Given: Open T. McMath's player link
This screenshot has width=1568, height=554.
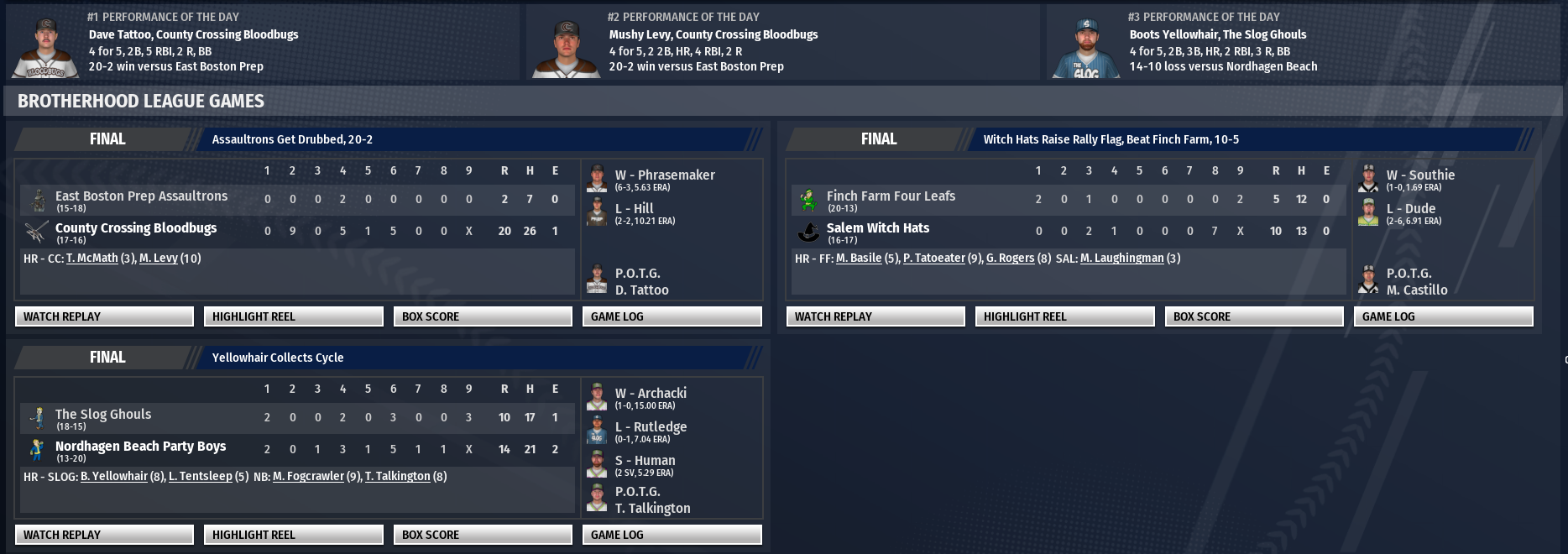Looking at the screenshot, I should pos(91,259).
